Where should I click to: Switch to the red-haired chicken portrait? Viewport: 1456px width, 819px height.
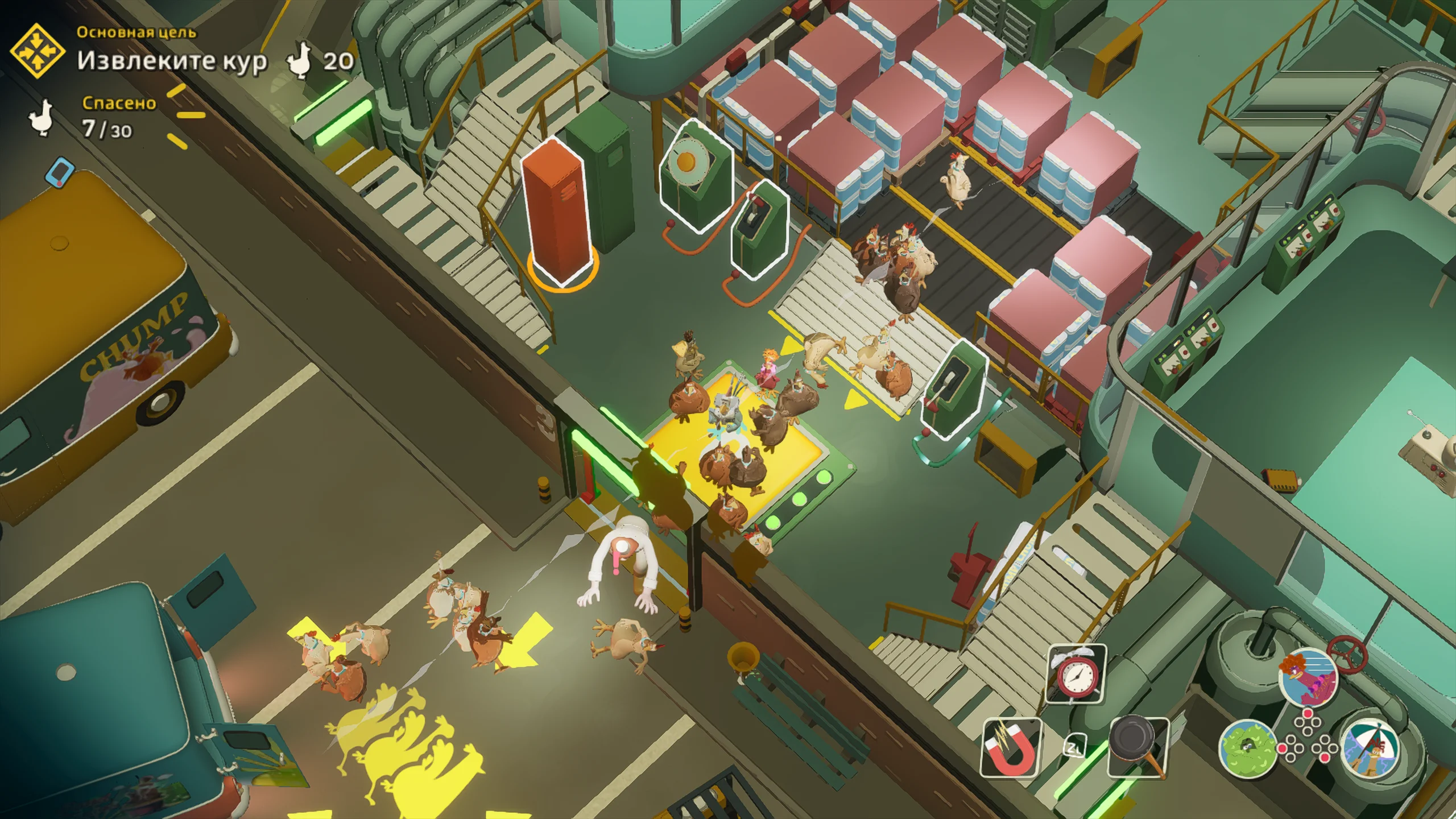click(1308, 677)
